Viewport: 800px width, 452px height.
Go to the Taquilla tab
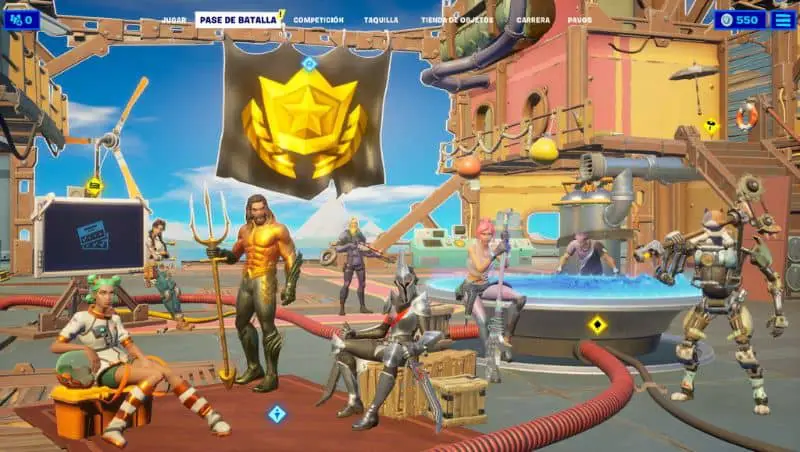(380, 20)
